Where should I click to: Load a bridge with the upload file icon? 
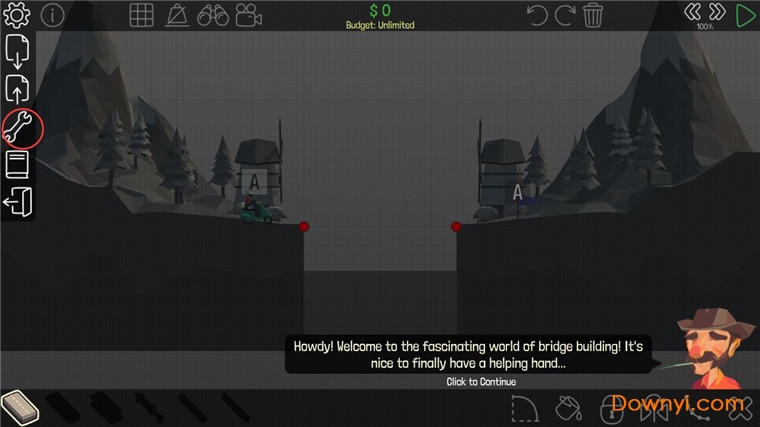(x=18, y=89)
